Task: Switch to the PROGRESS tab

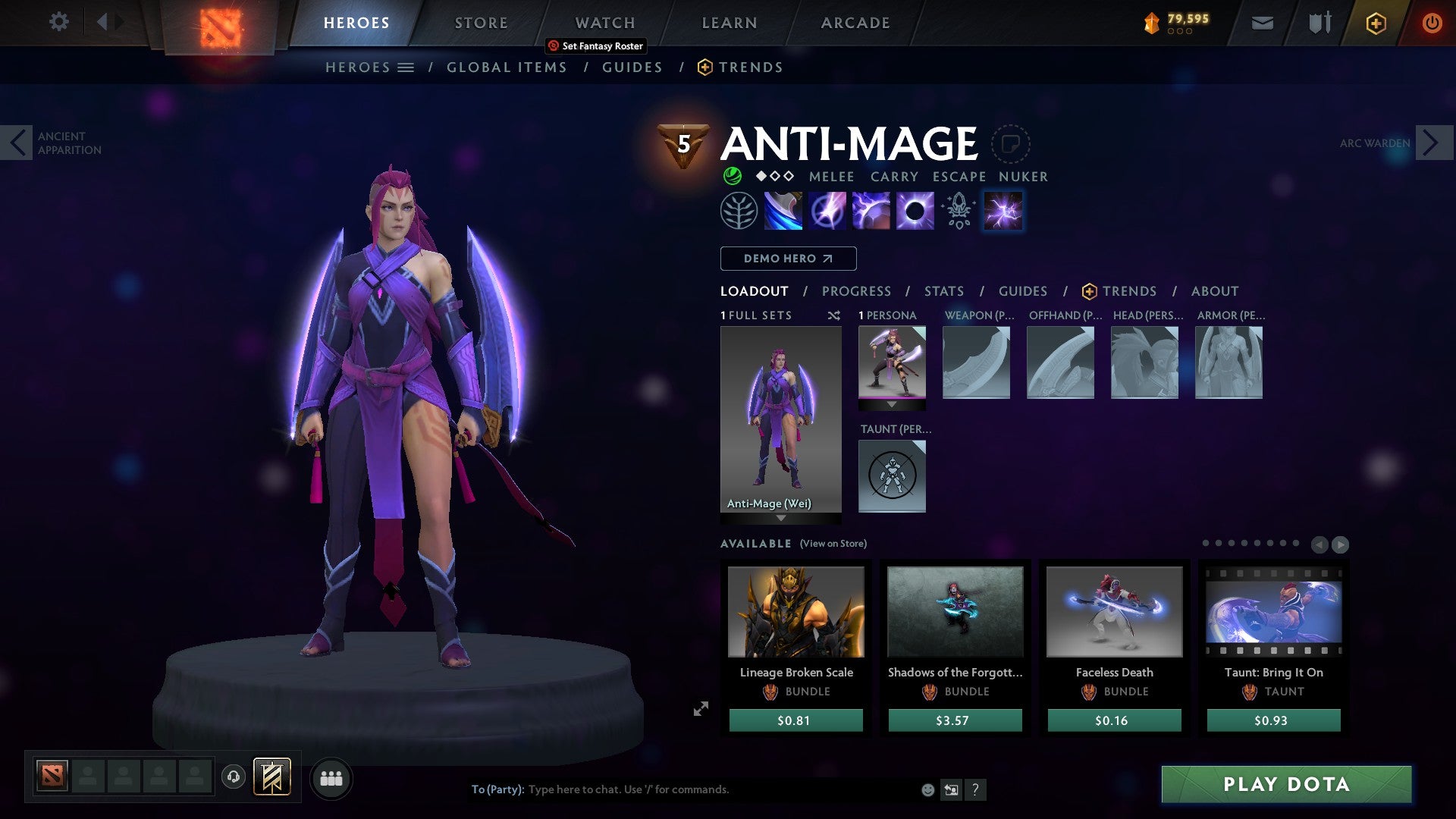Action: [x=857, y=290]
